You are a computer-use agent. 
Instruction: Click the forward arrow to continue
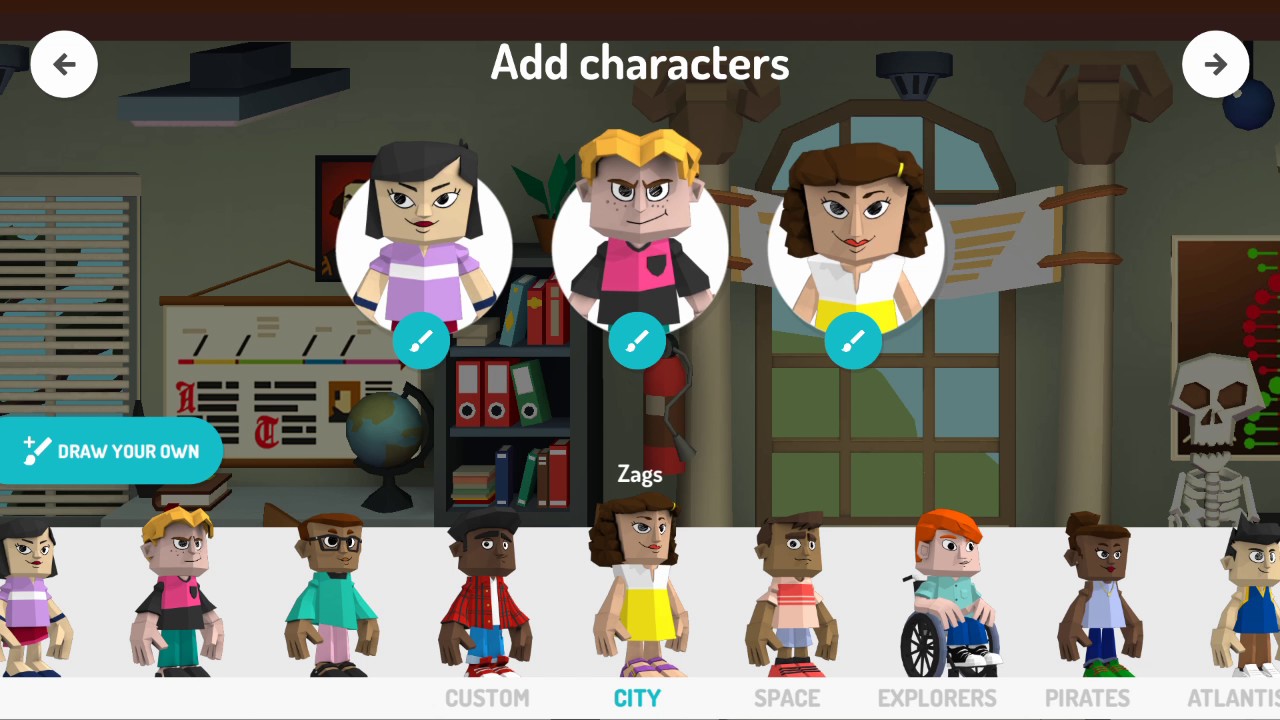1216,64
